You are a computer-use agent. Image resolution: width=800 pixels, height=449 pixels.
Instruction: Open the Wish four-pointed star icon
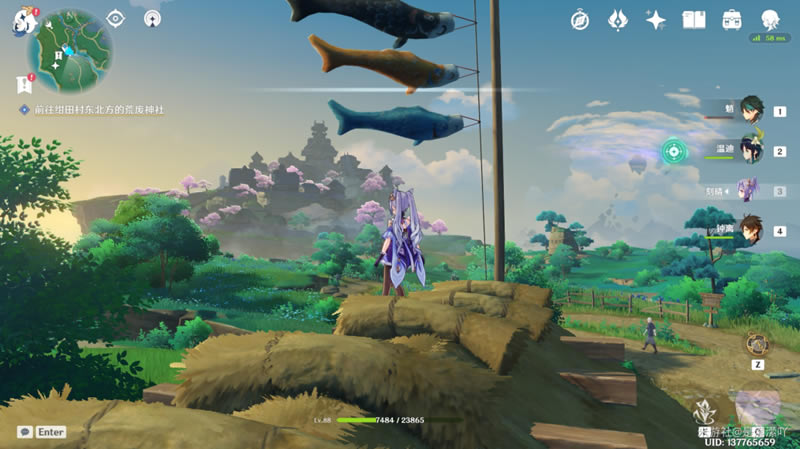coord(656,19)
